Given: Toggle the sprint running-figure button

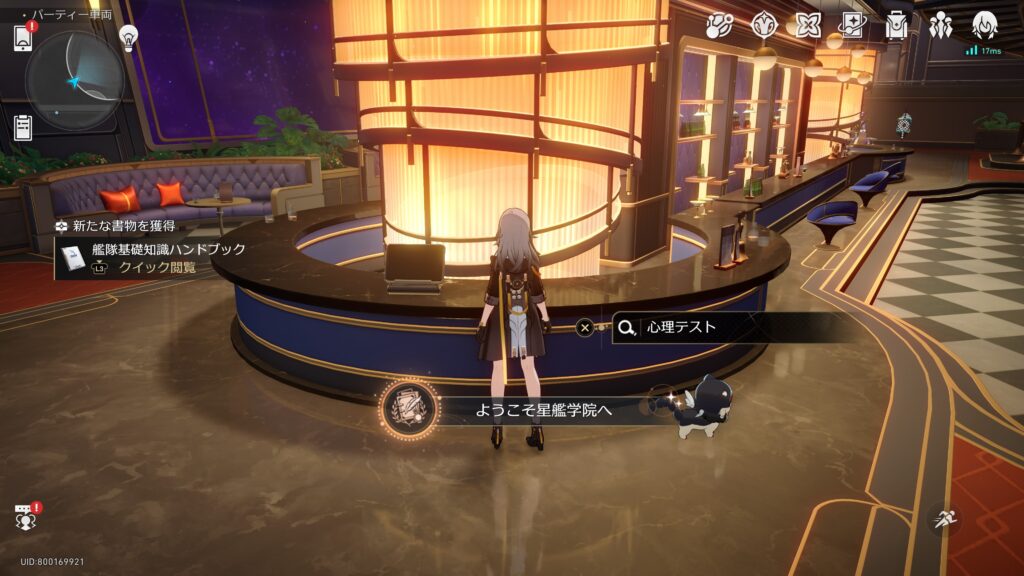Looking at the screenshot, I should pyautogui.click(x=943, y=517).
